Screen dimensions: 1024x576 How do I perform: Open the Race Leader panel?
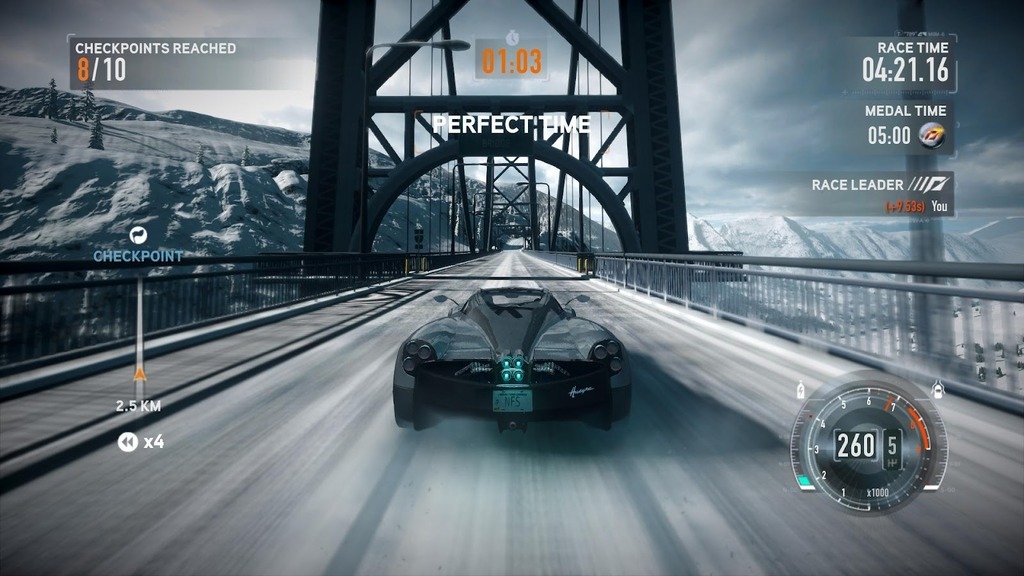click(x=880, y=193)
